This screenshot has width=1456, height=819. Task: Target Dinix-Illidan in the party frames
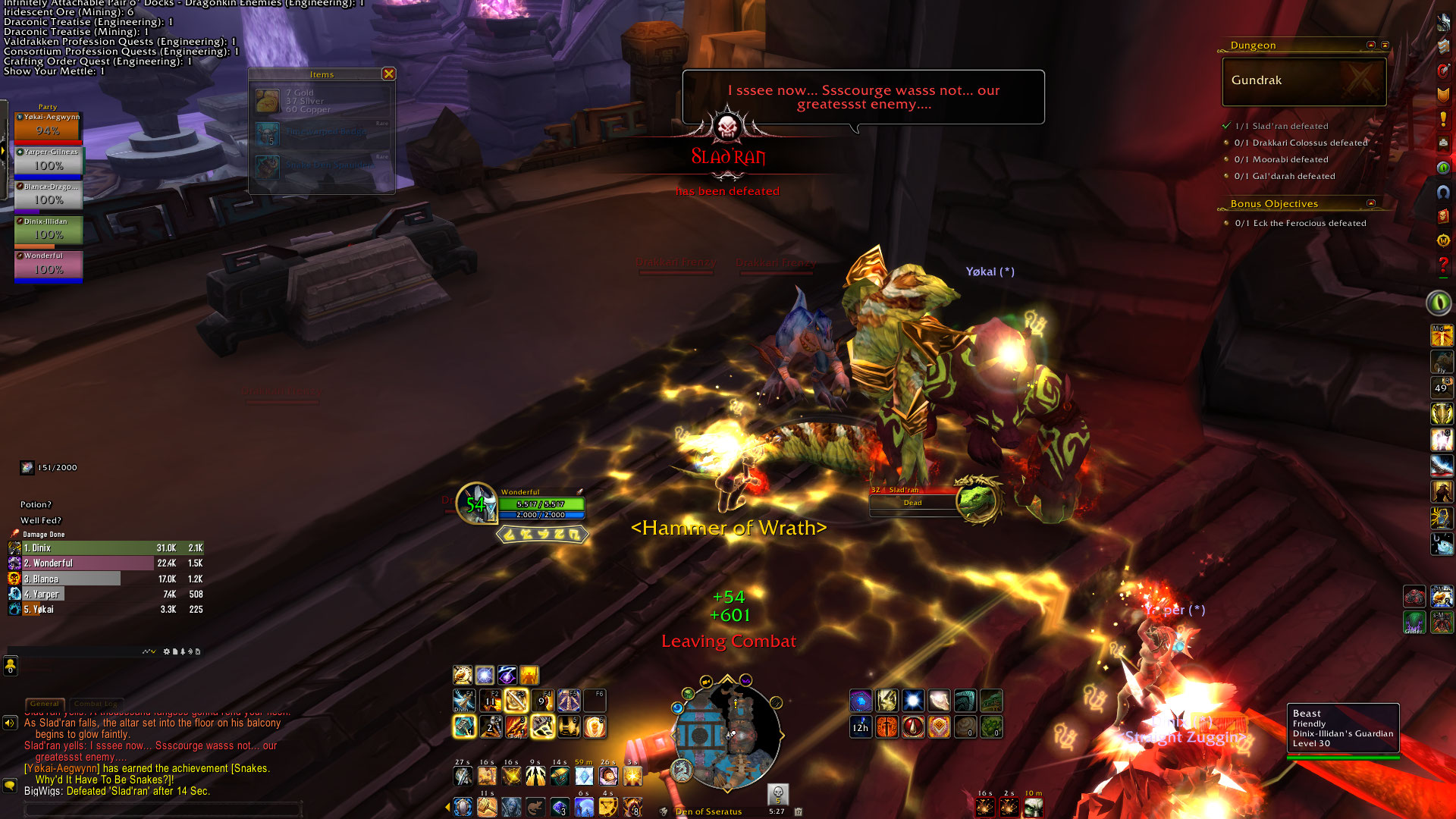49,231
